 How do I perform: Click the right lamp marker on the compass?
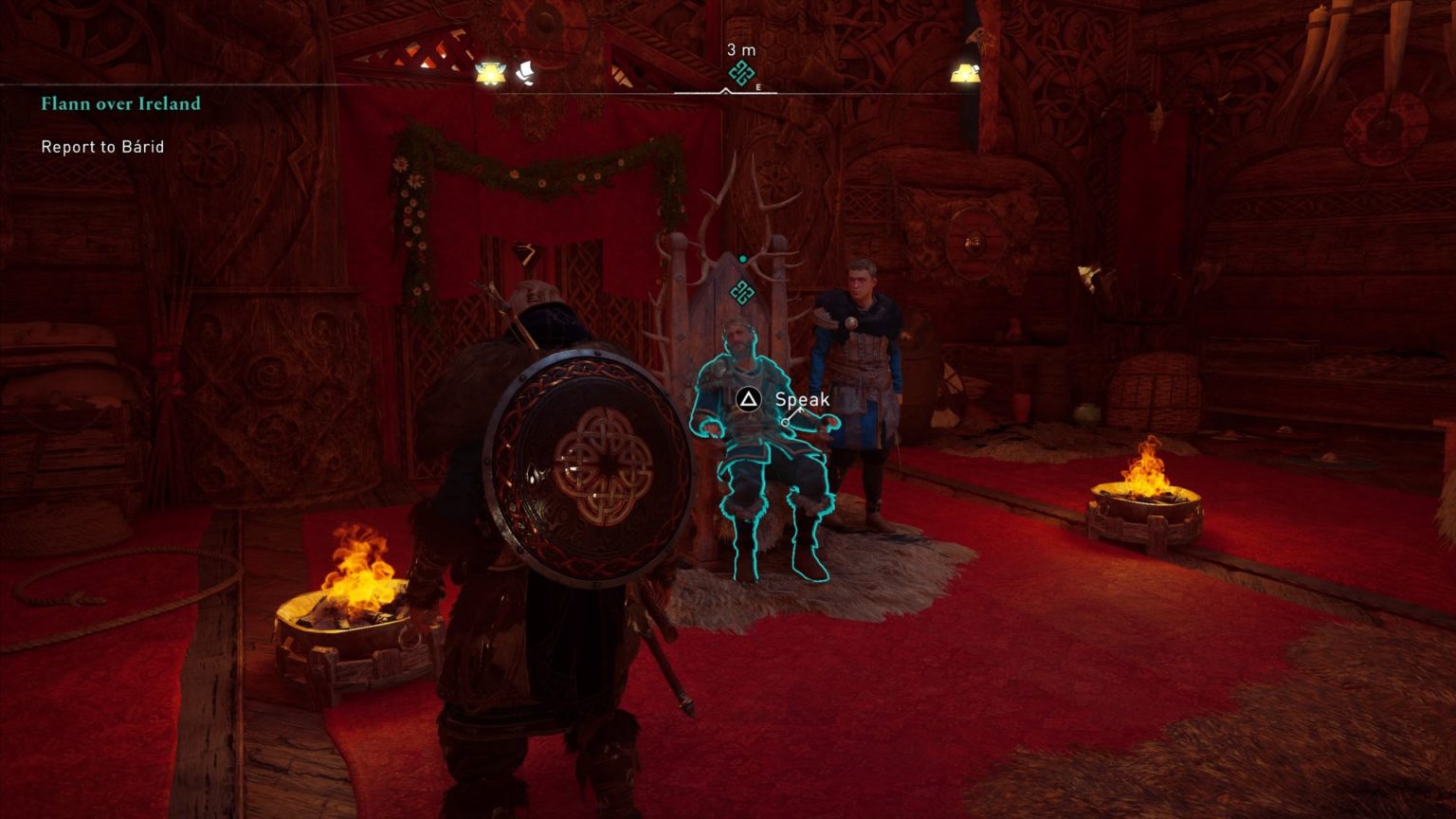965,72
